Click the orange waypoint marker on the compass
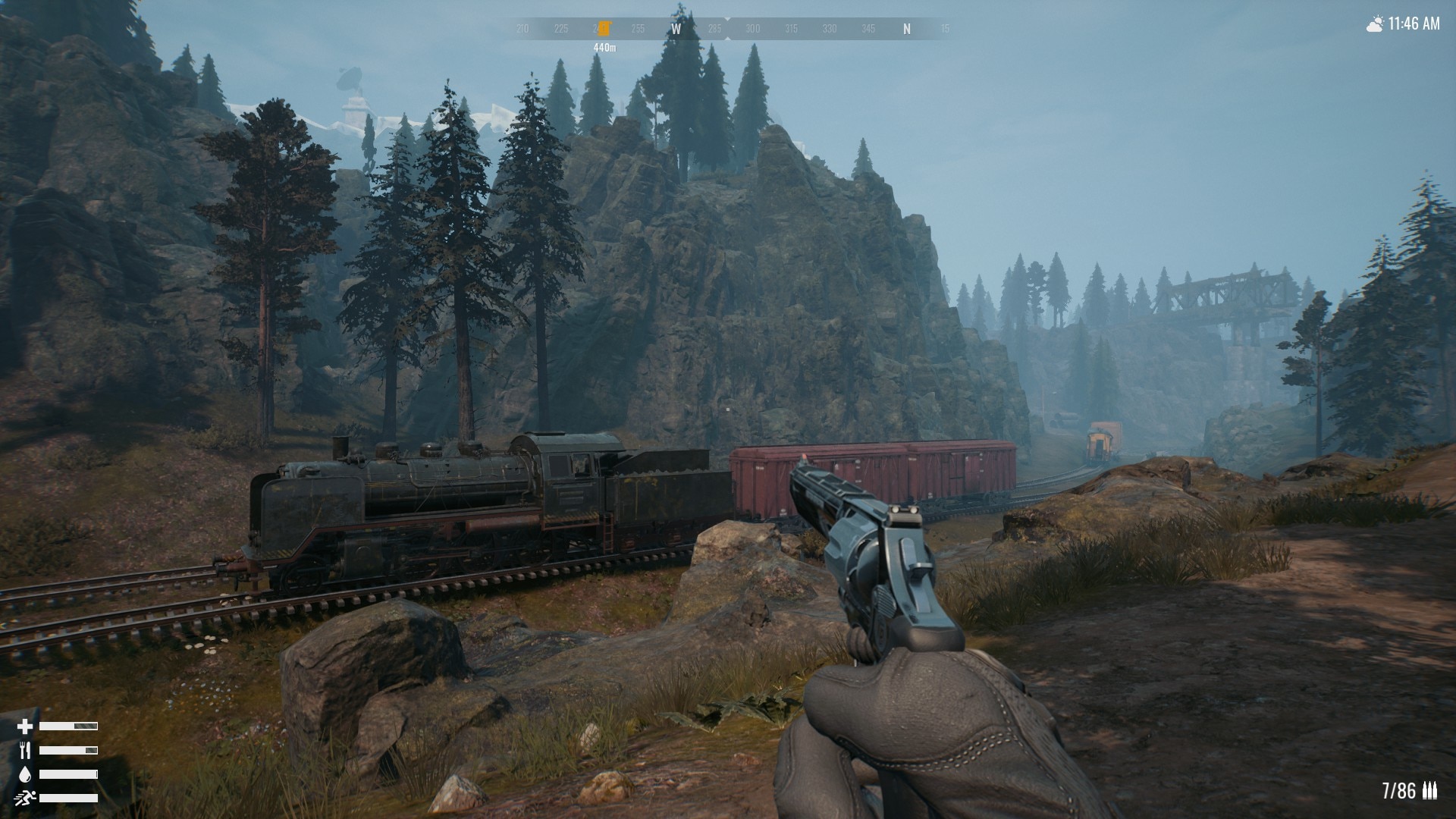Image resolution: width=1456 pixels, height=819 pixels. 604,29
